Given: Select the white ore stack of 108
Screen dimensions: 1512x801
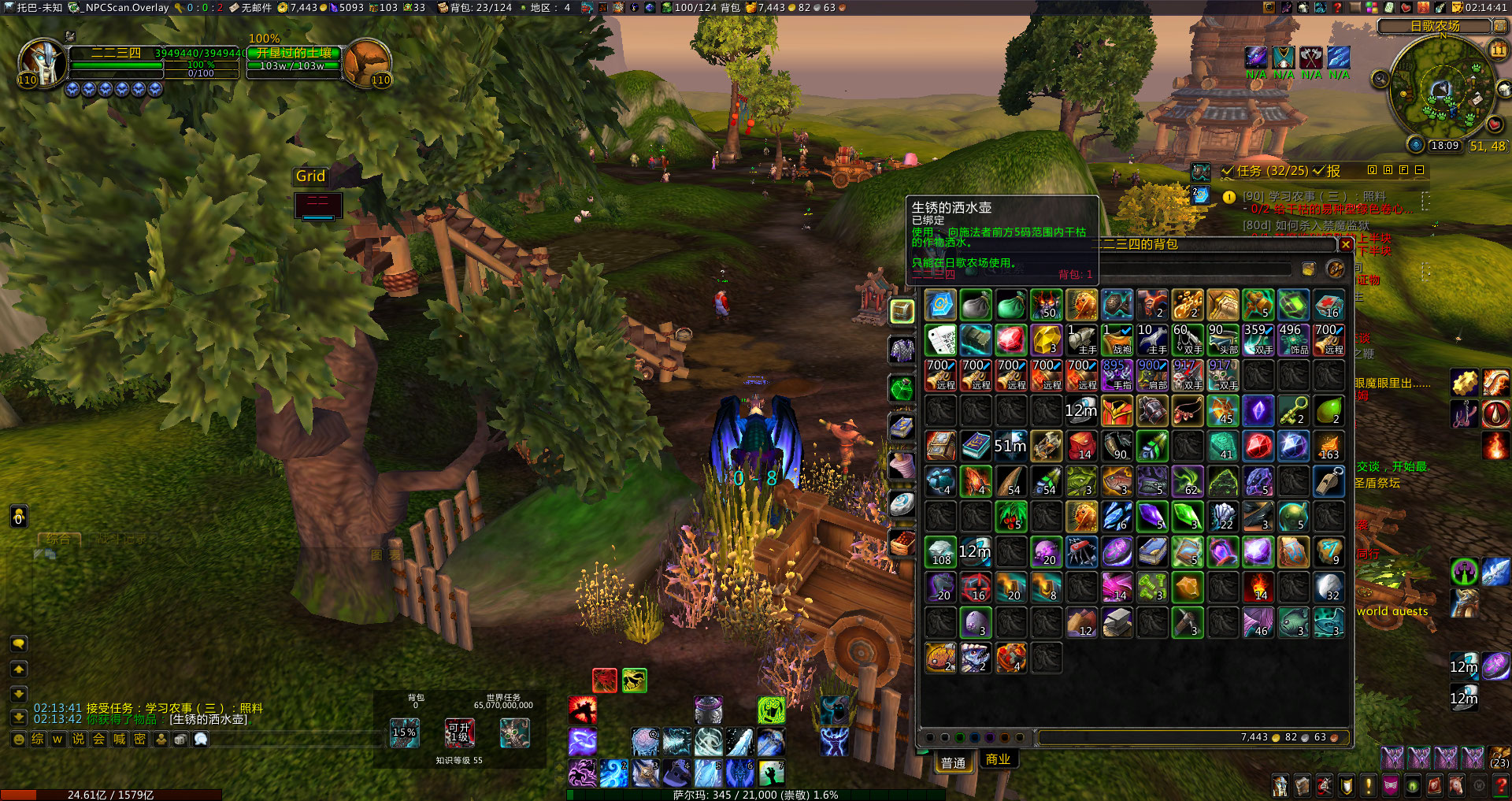Looking at the screenshot, I should click(x=940, y=552).
